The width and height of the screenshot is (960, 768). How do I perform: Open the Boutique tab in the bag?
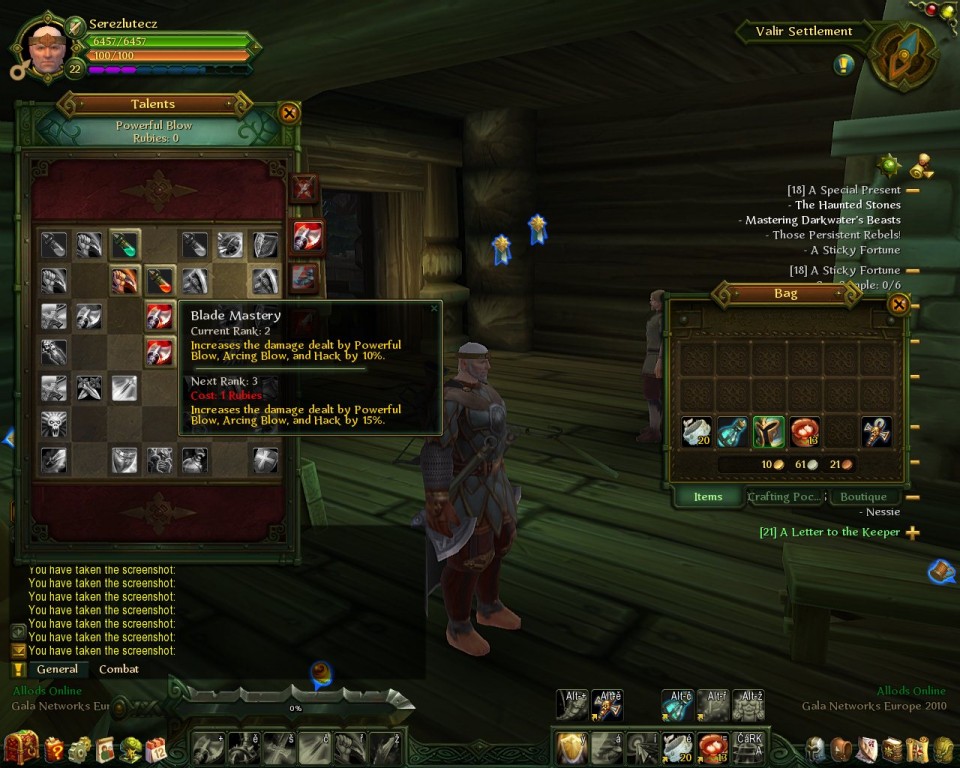(x=863, y=497)
